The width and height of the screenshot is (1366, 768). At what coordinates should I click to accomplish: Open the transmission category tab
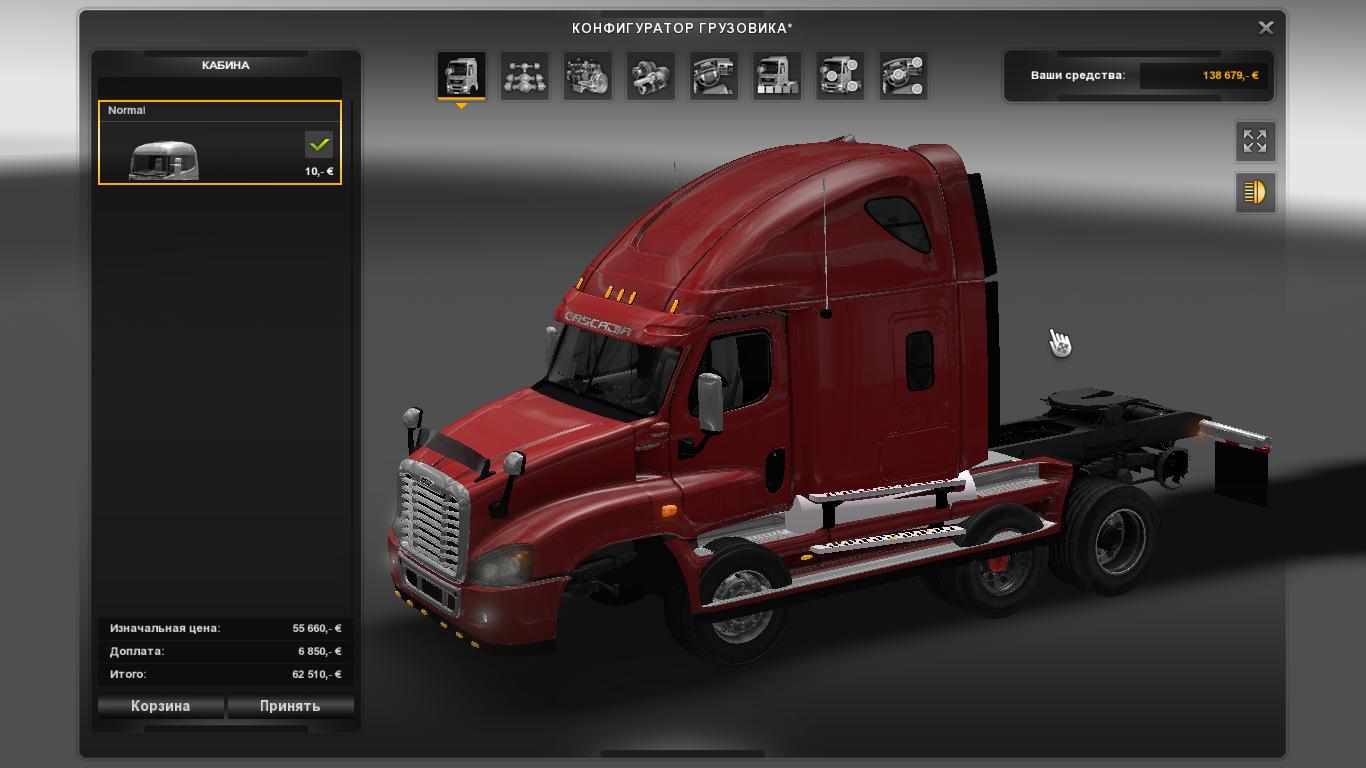tap(650, 76)
